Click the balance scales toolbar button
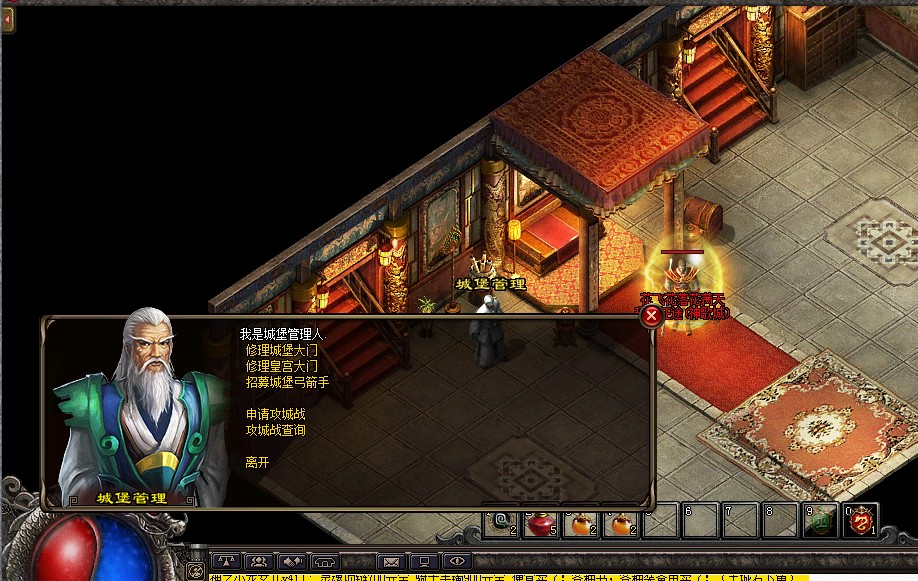Viewport: 918px width, 581px height. coord(226,562)
